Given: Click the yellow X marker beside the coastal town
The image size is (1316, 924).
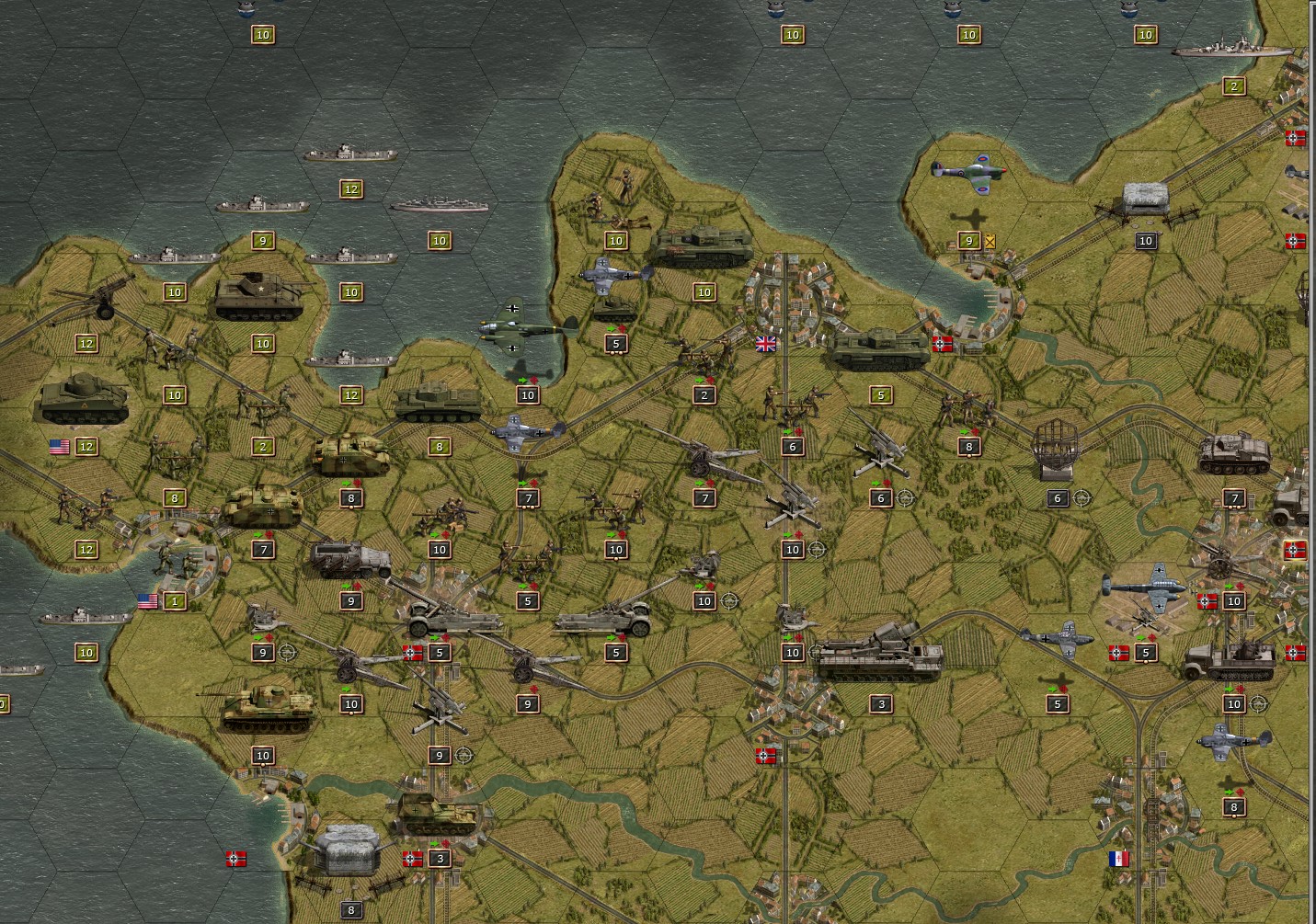Looking at the screenshot, I should click(990, 241).
